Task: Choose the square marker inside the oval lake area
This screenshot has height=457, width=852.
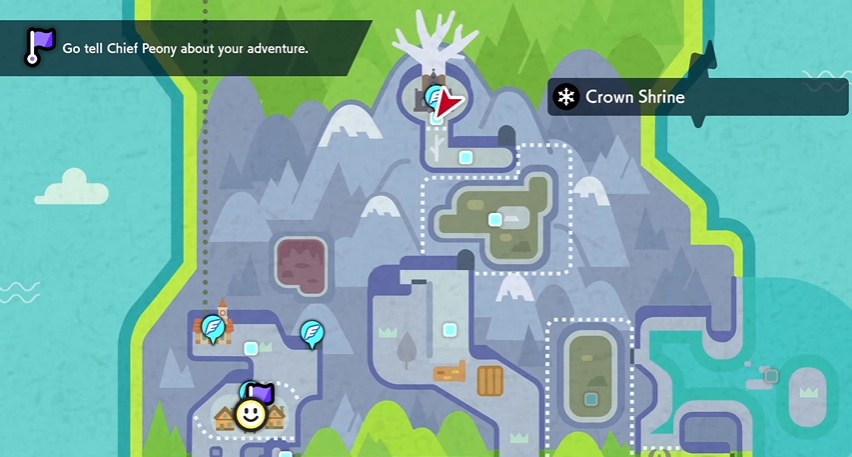Action: click(591, 399)
